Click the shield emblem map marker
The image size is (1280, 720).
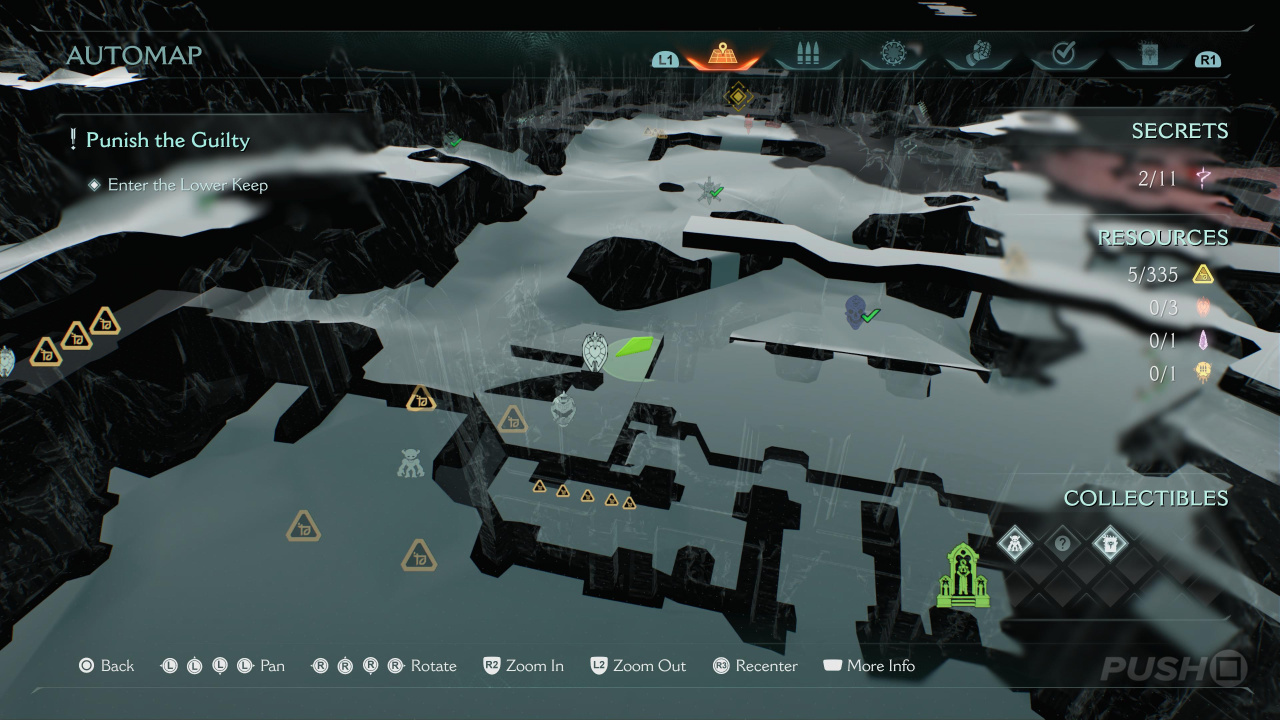coord(595,352)
